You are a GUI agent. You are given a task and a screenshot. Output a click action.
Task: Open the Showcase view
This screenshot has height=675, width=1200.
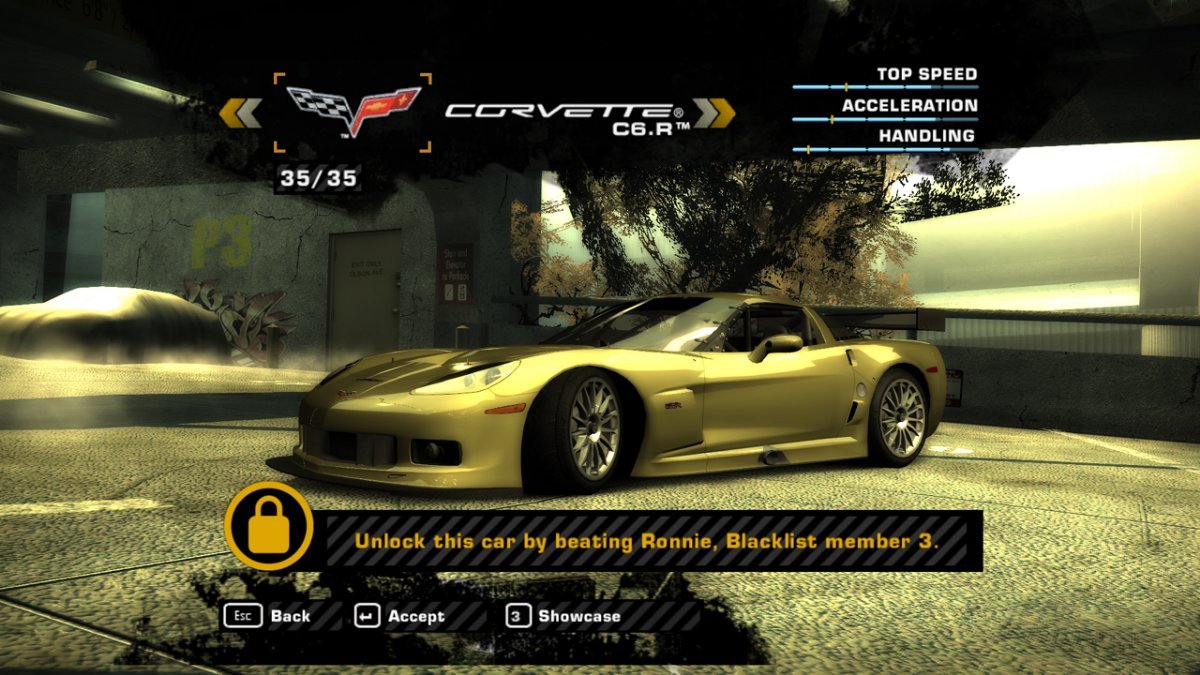point(564,616)
